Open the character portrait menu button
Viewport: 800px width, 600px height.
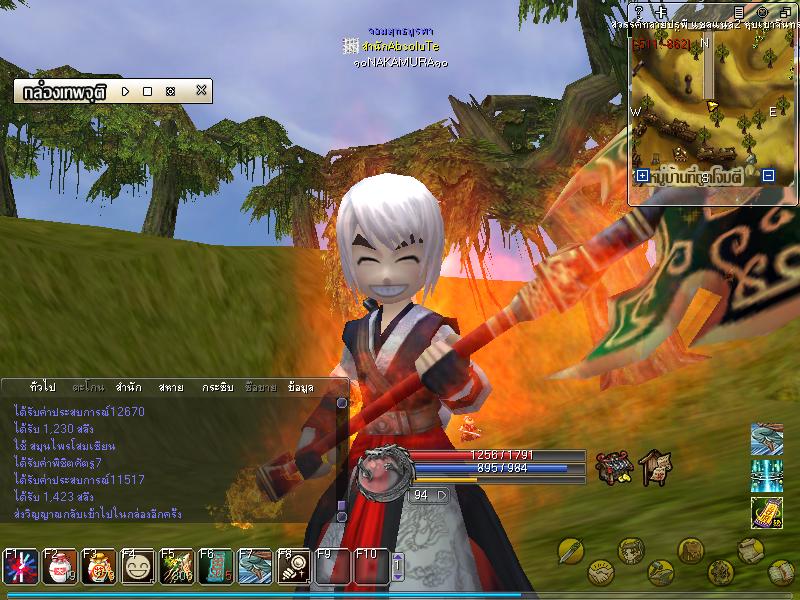[630, 550]
